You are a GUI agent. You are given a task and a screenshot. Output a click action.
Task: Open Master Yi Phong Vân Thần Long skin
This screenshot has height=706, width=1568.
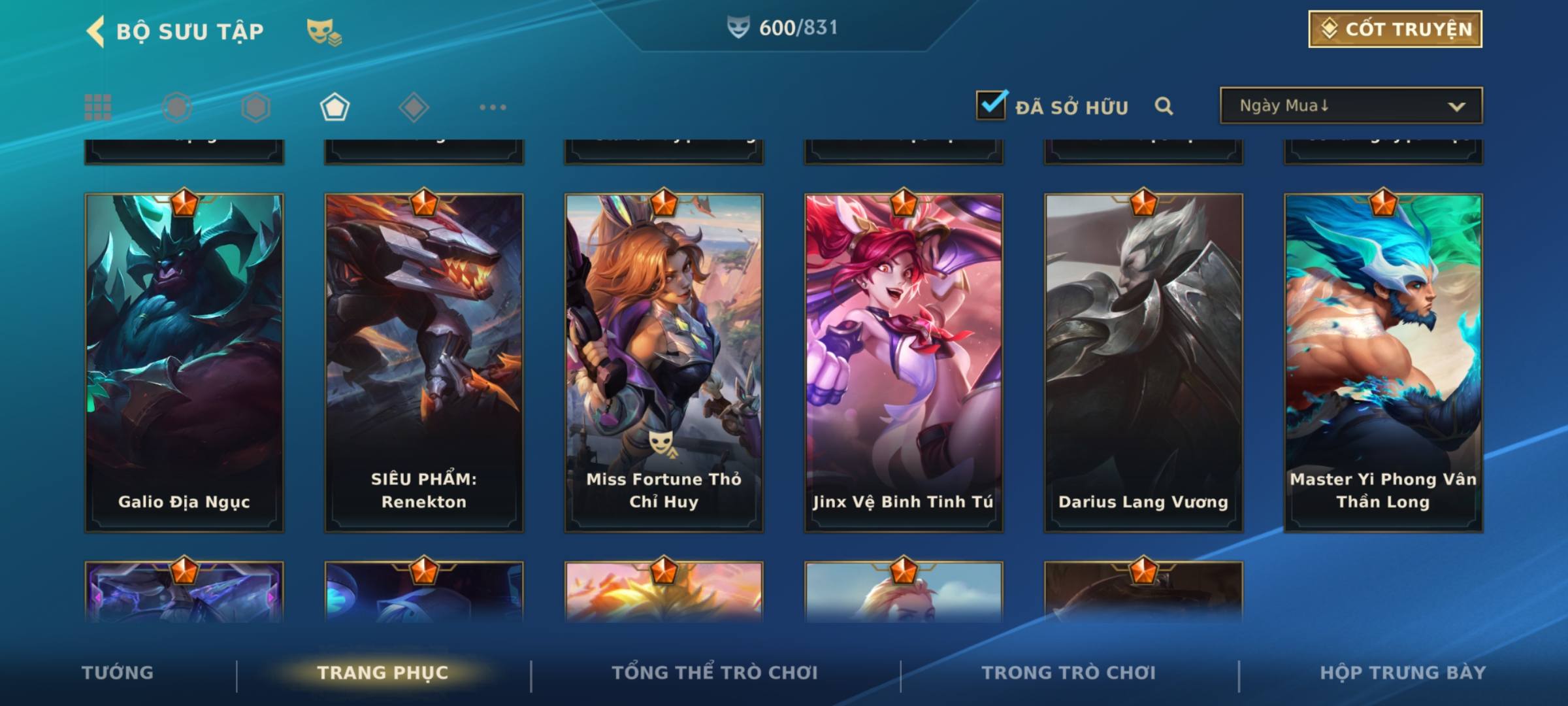coord(1383,363)
